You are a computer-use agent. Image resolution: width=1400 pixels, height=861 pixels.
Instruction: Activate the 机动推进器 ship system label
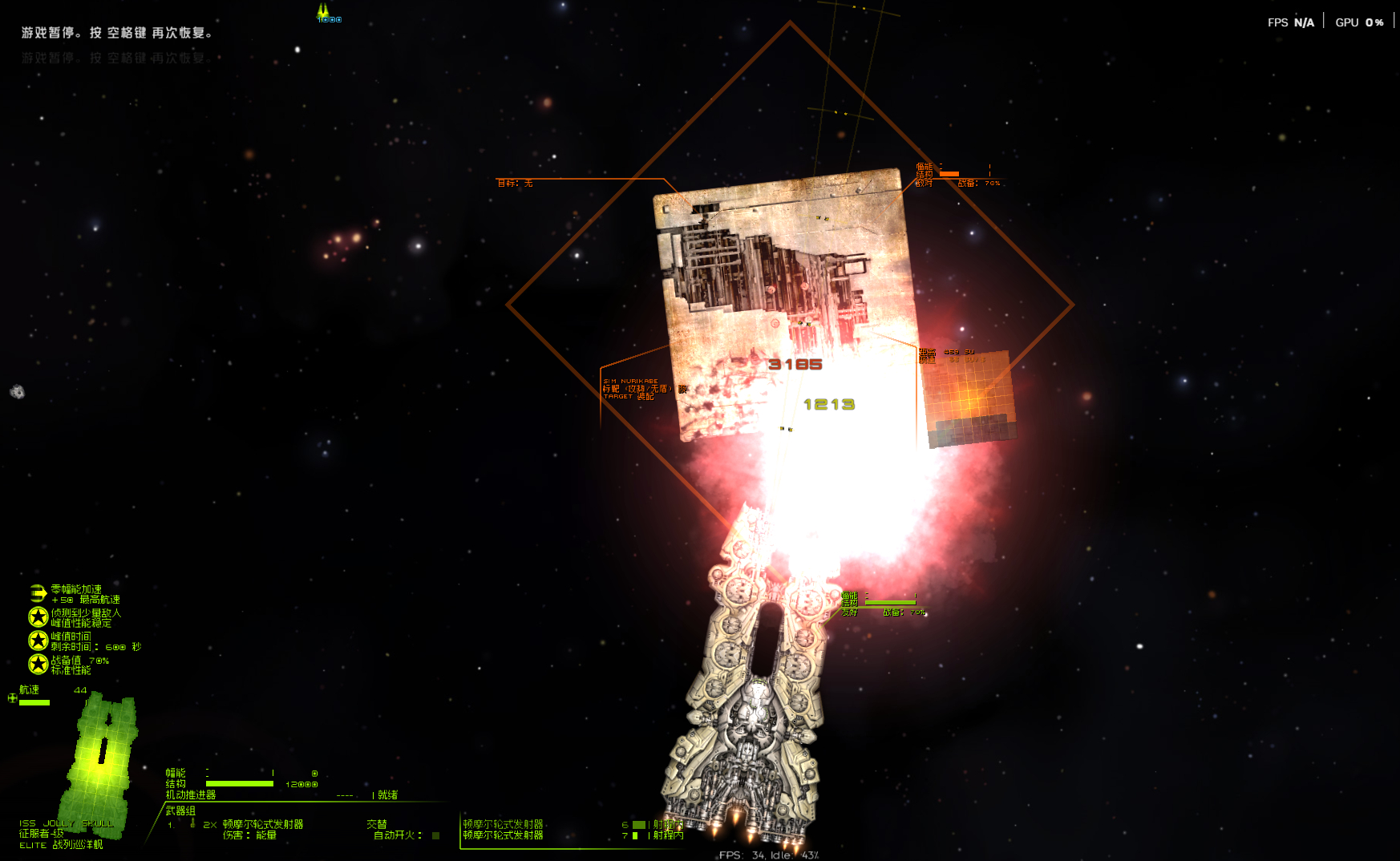pyautogui.click(x=191, y=795)
